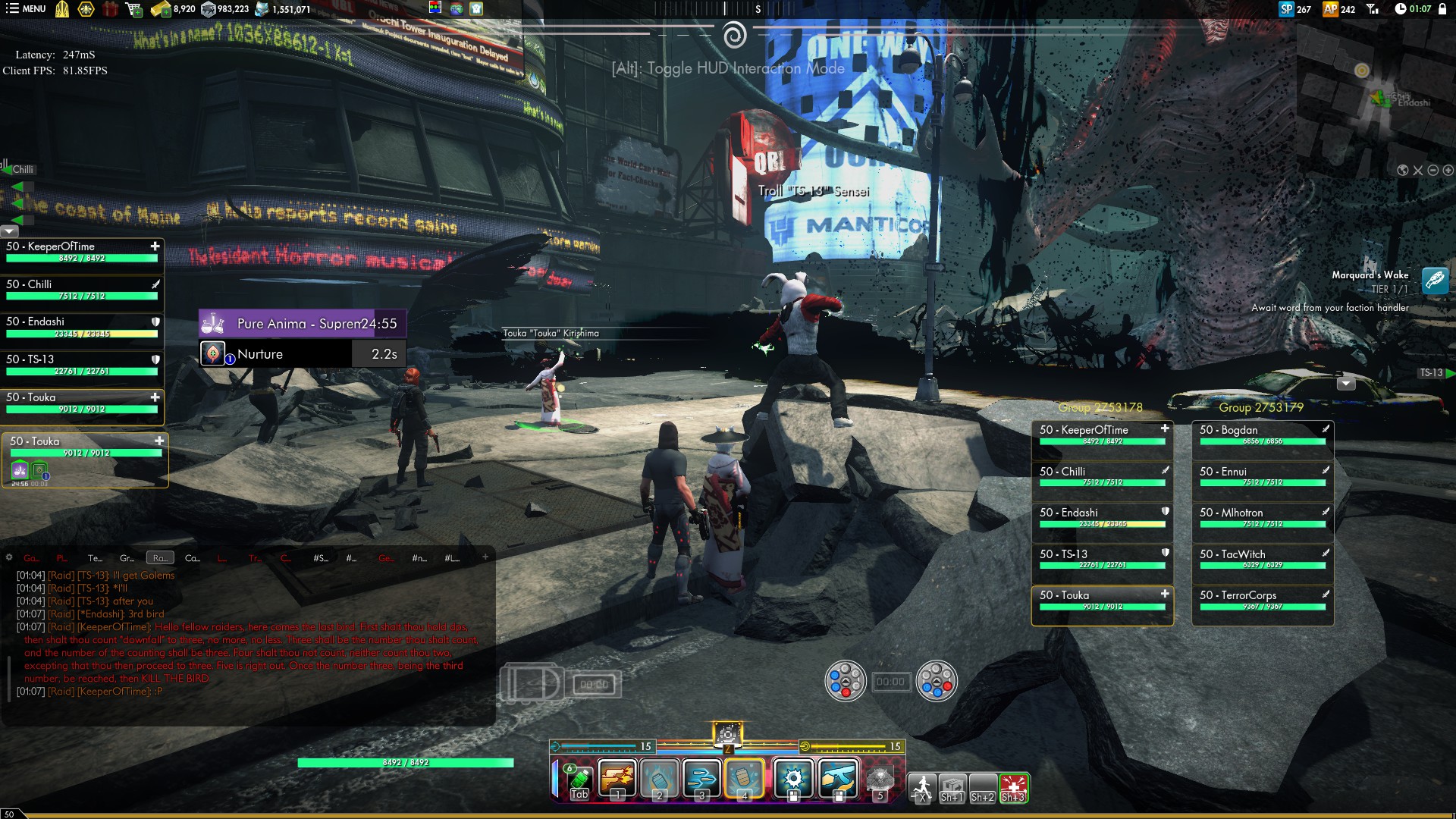Activate the dual pistols ability in slot 1

click(x=617, y=779)
